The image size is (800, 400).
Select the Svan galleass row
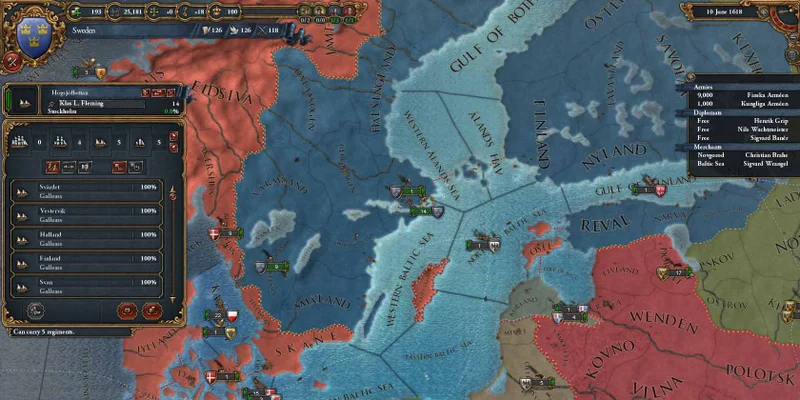click(x=84, y=287)
